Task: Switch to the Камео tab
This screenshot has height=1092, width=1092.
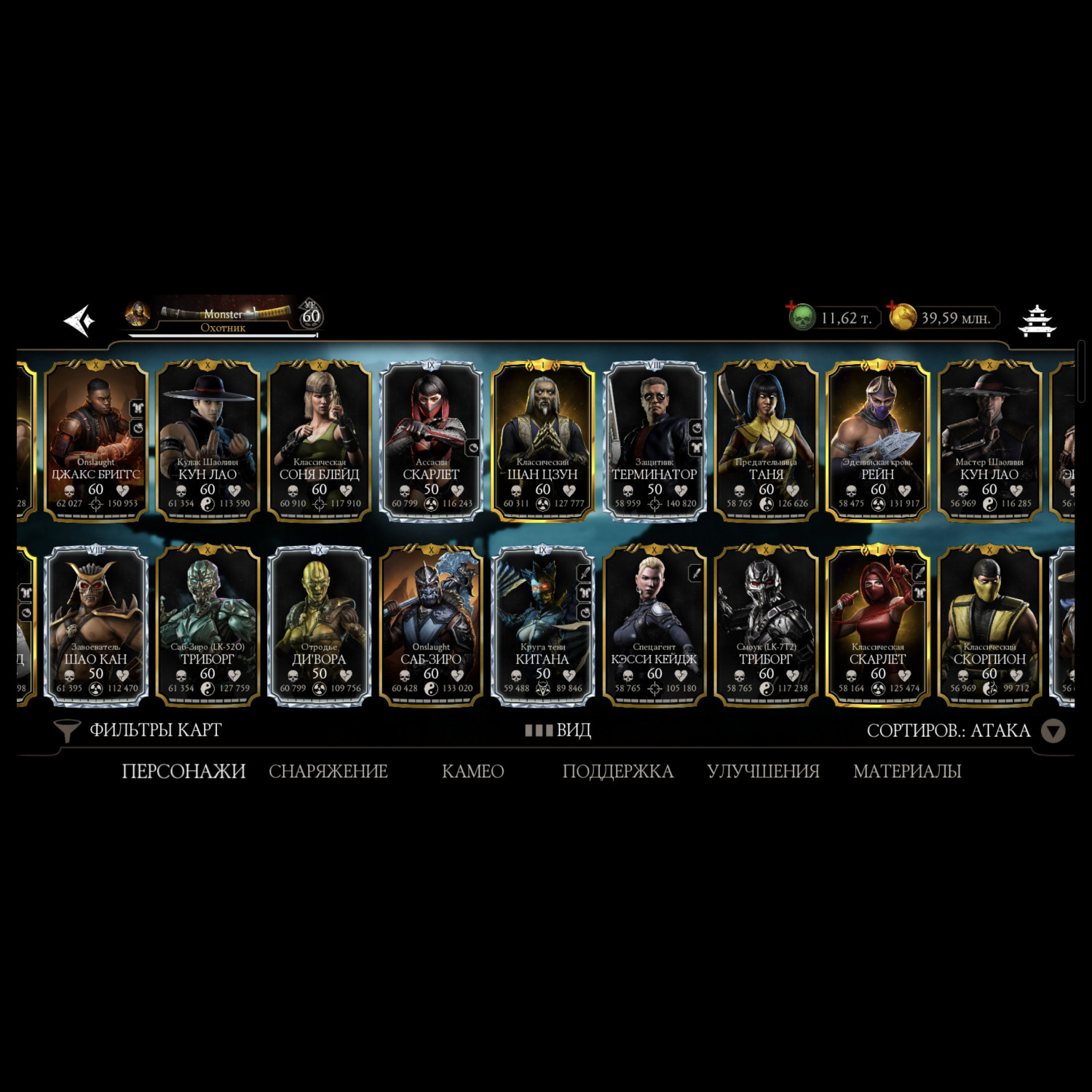Action: coord(472,771)
